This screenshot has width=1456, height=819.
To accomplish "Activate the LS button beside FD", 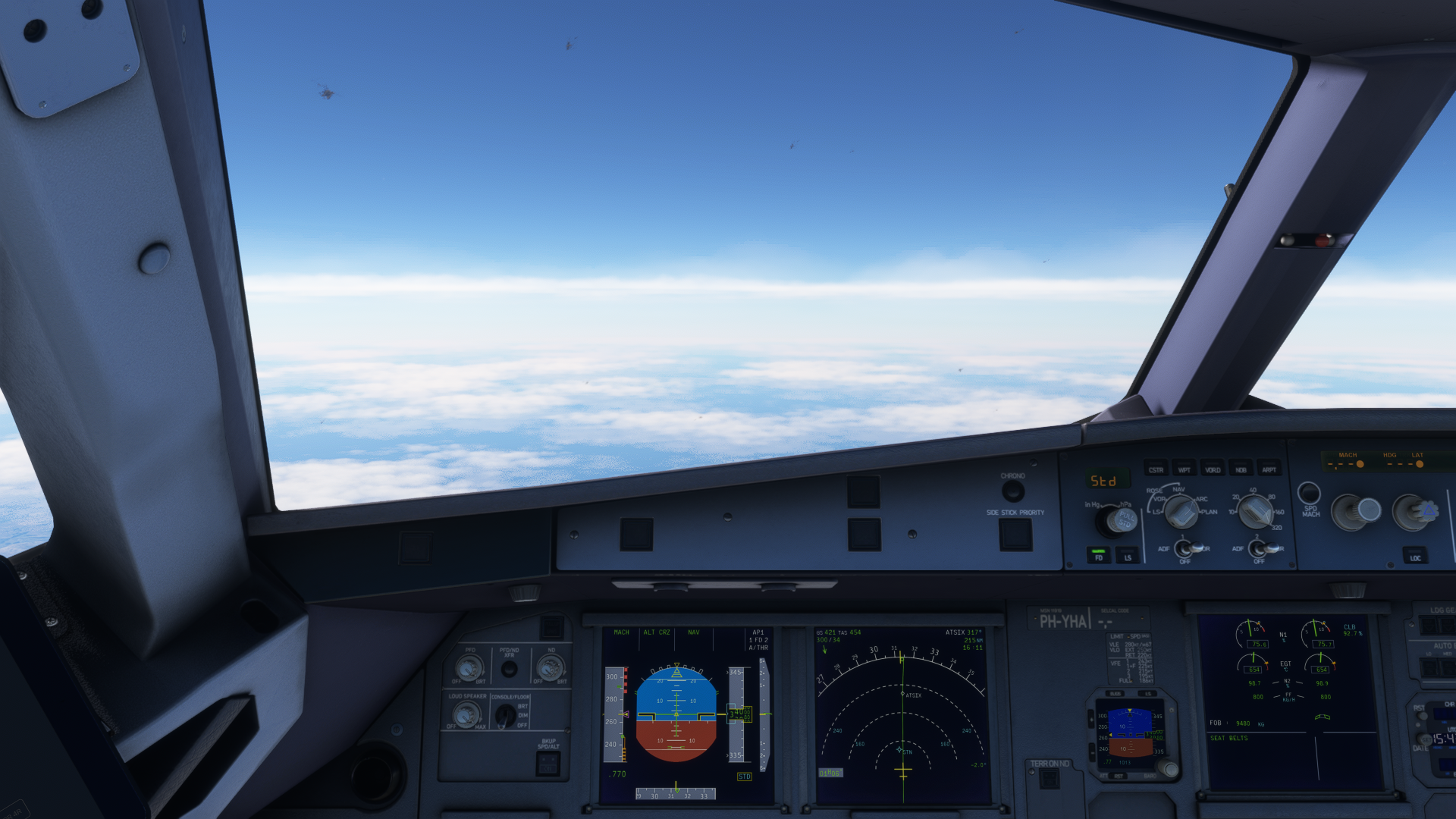I will (x=1128, y=556).
